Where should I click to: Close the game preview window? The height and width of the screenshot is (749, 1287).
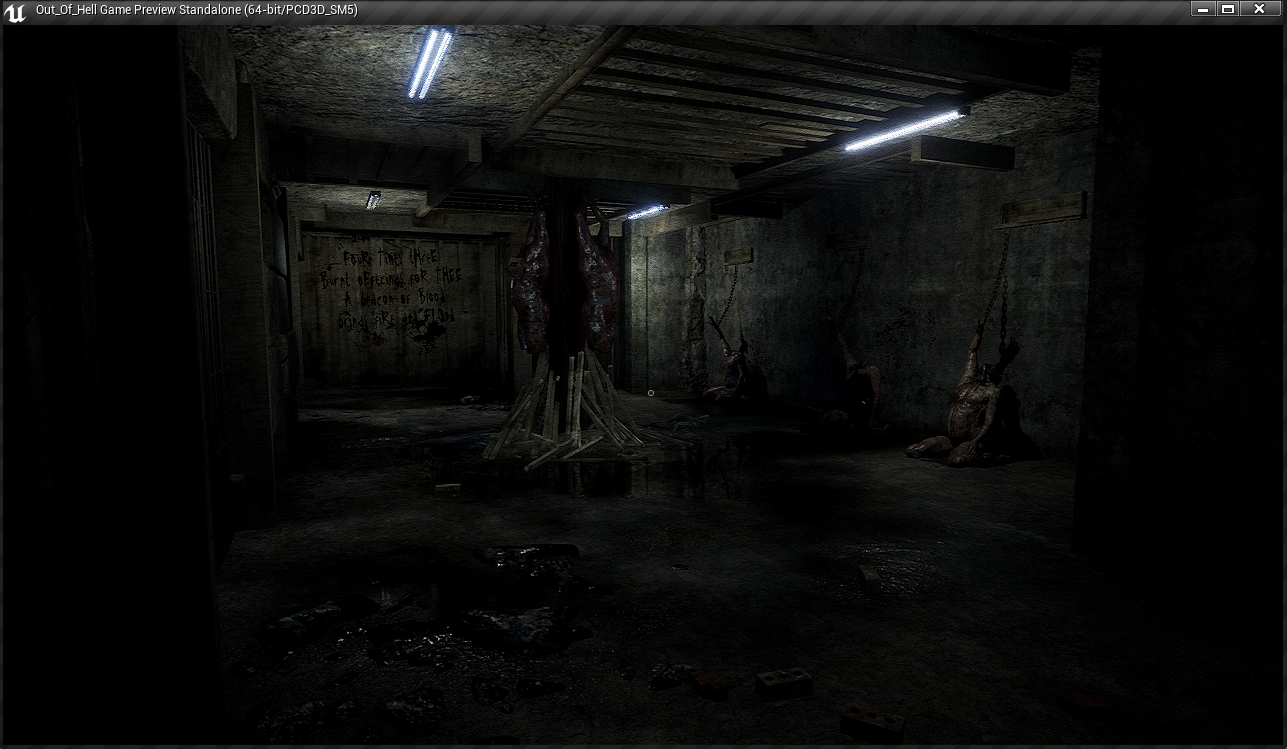[1260, 9]
